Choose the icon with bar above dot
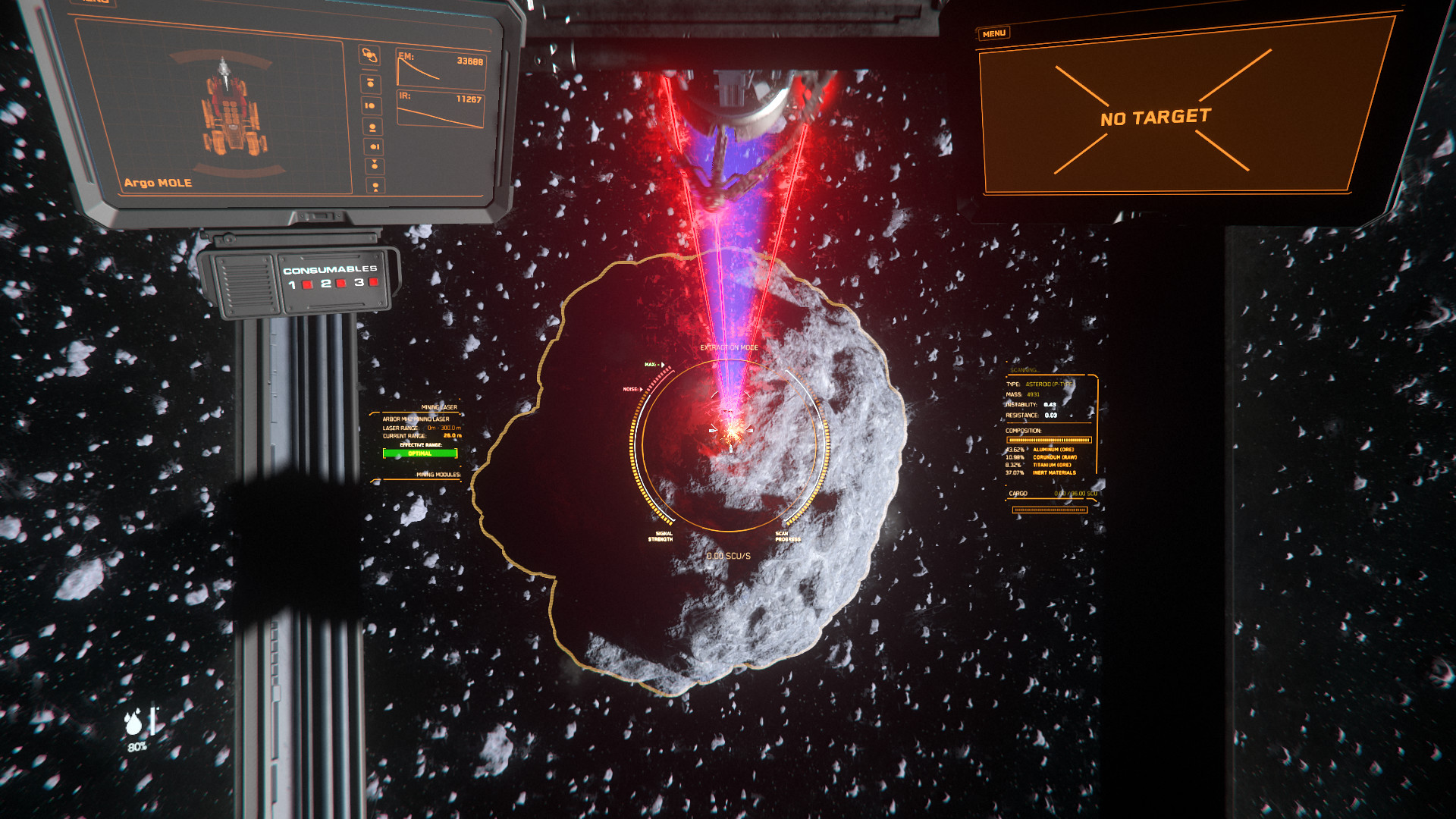 coord(370,83)
